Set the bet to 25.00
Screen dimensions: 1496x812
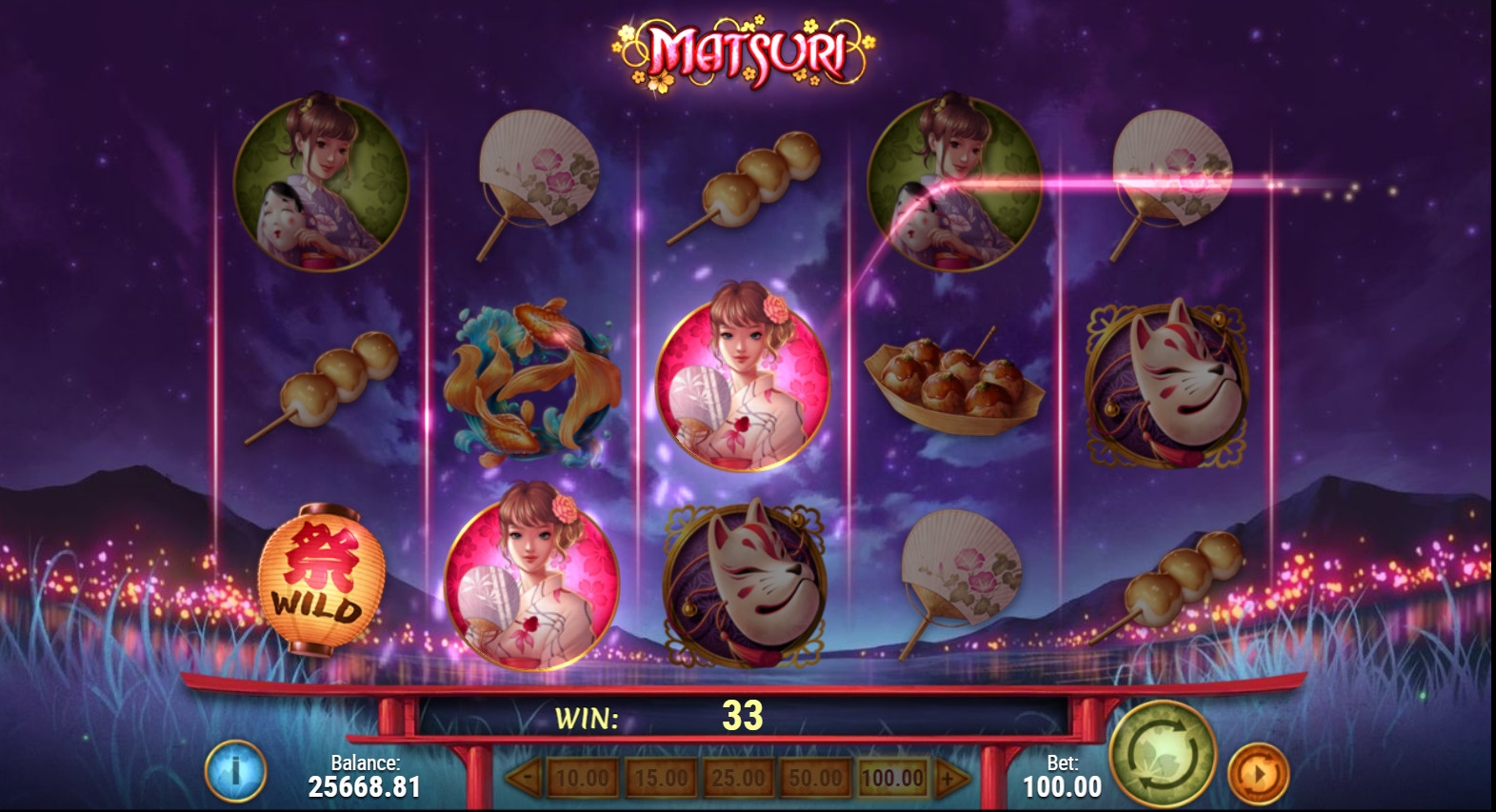(738, 779)
